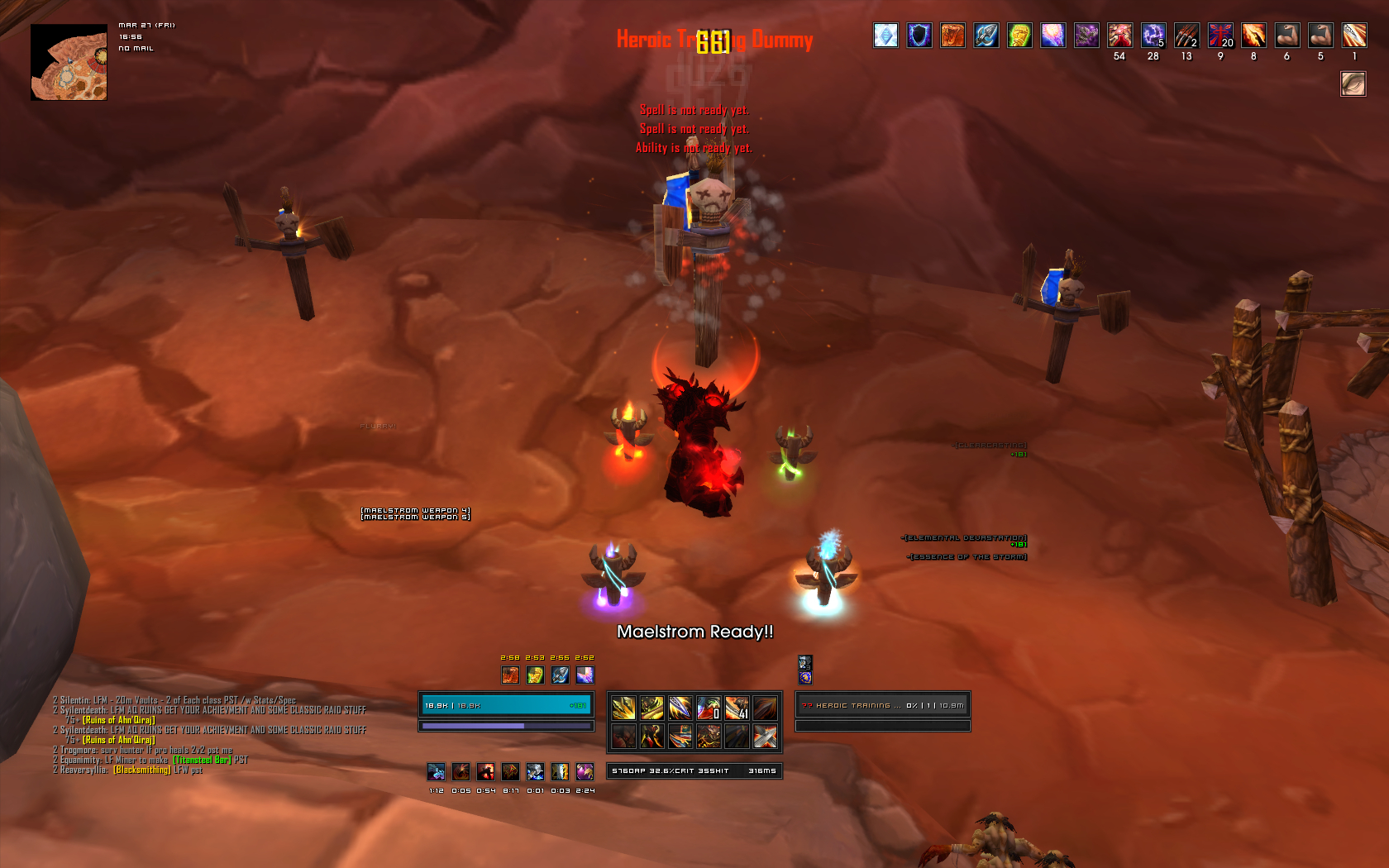Open the Blacksmithing link in chat
Viewport: 1389px width, 868px height.
click(x=142, y=770)
